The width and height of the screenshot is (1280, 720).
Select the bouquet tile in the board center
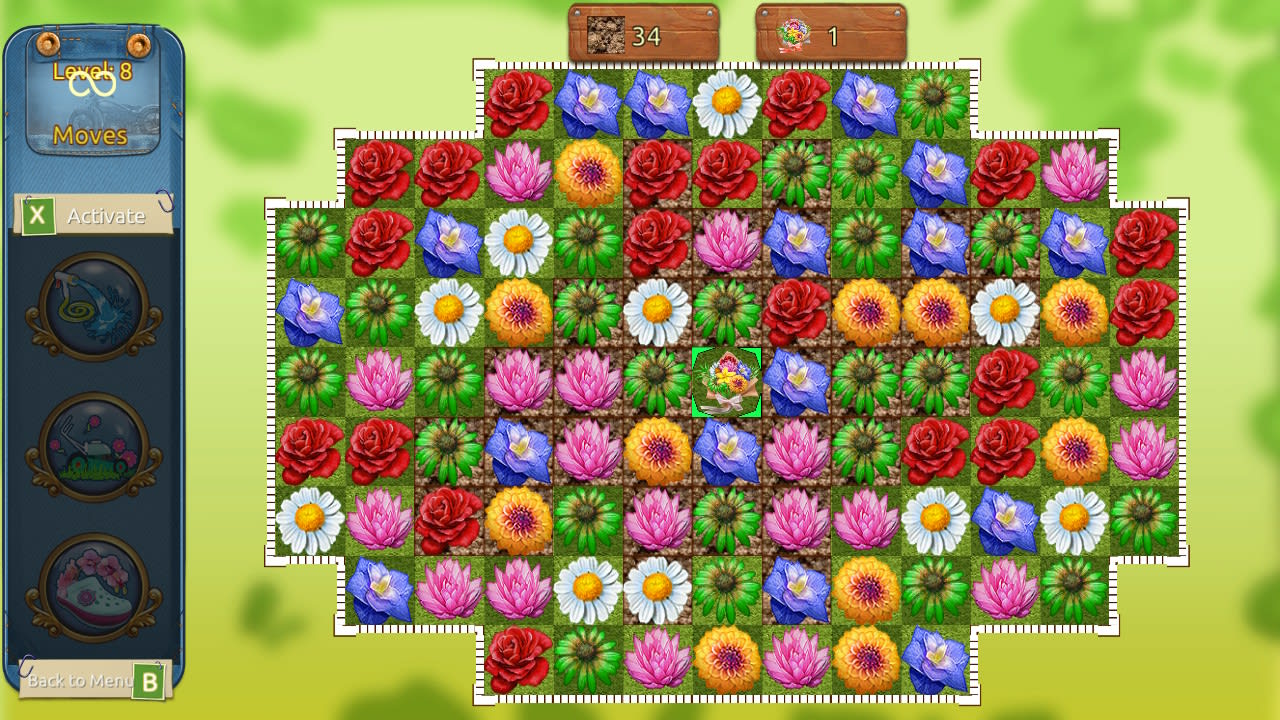click(727, 382)
